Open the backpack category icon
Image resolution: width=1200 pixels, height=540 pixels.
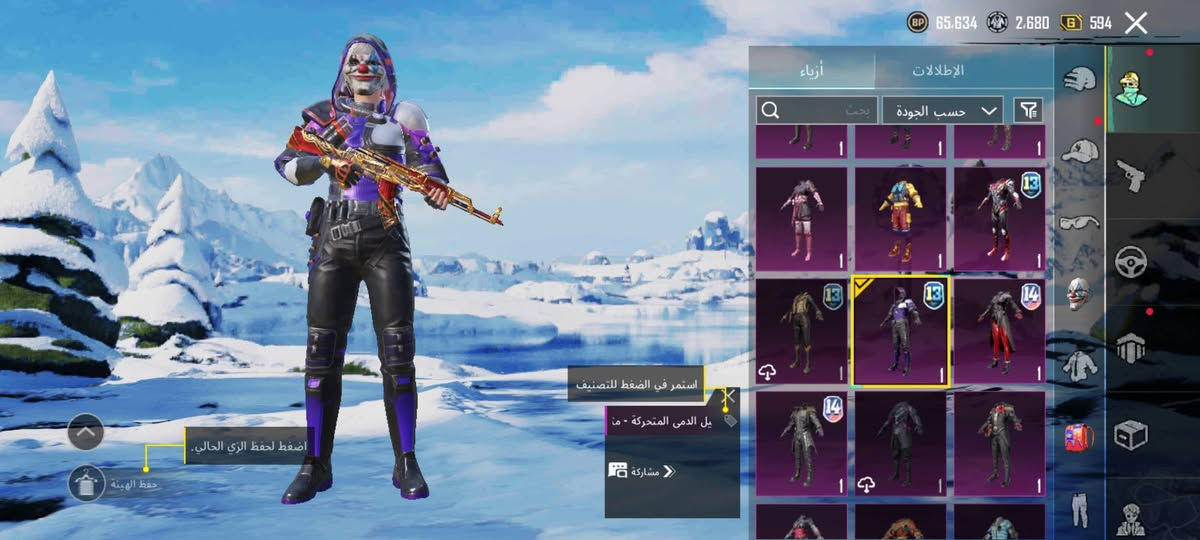[x=1080, y=436]
